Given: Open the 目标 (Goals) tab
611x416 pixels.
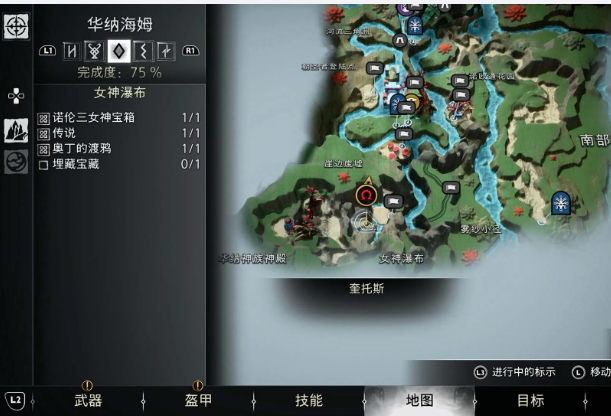Looking at the screenshot, I should click(x=530, y=401).
